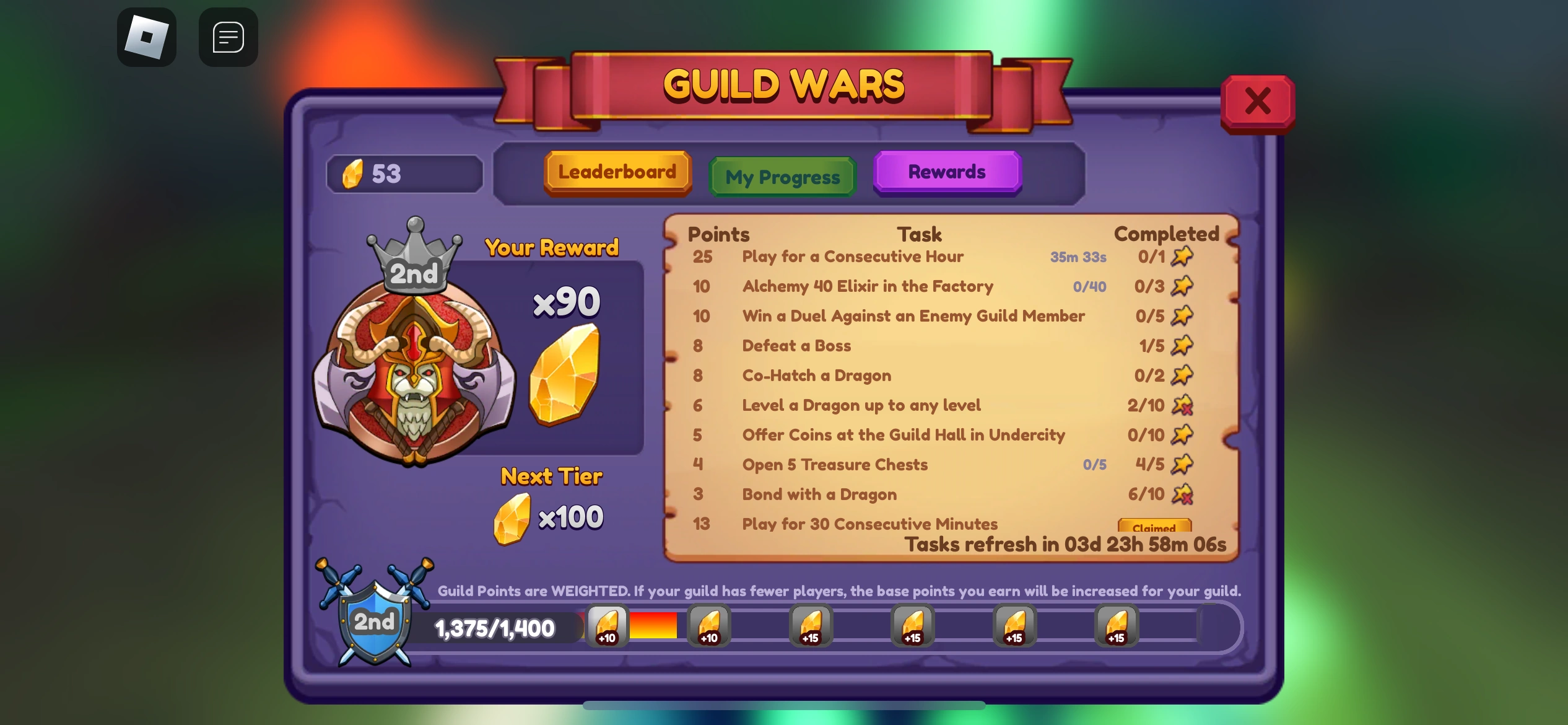Viewport: 1568px width, 725px height.
Task: Pin the Defeat a Boss task
Action: (x=1183, y=346)
